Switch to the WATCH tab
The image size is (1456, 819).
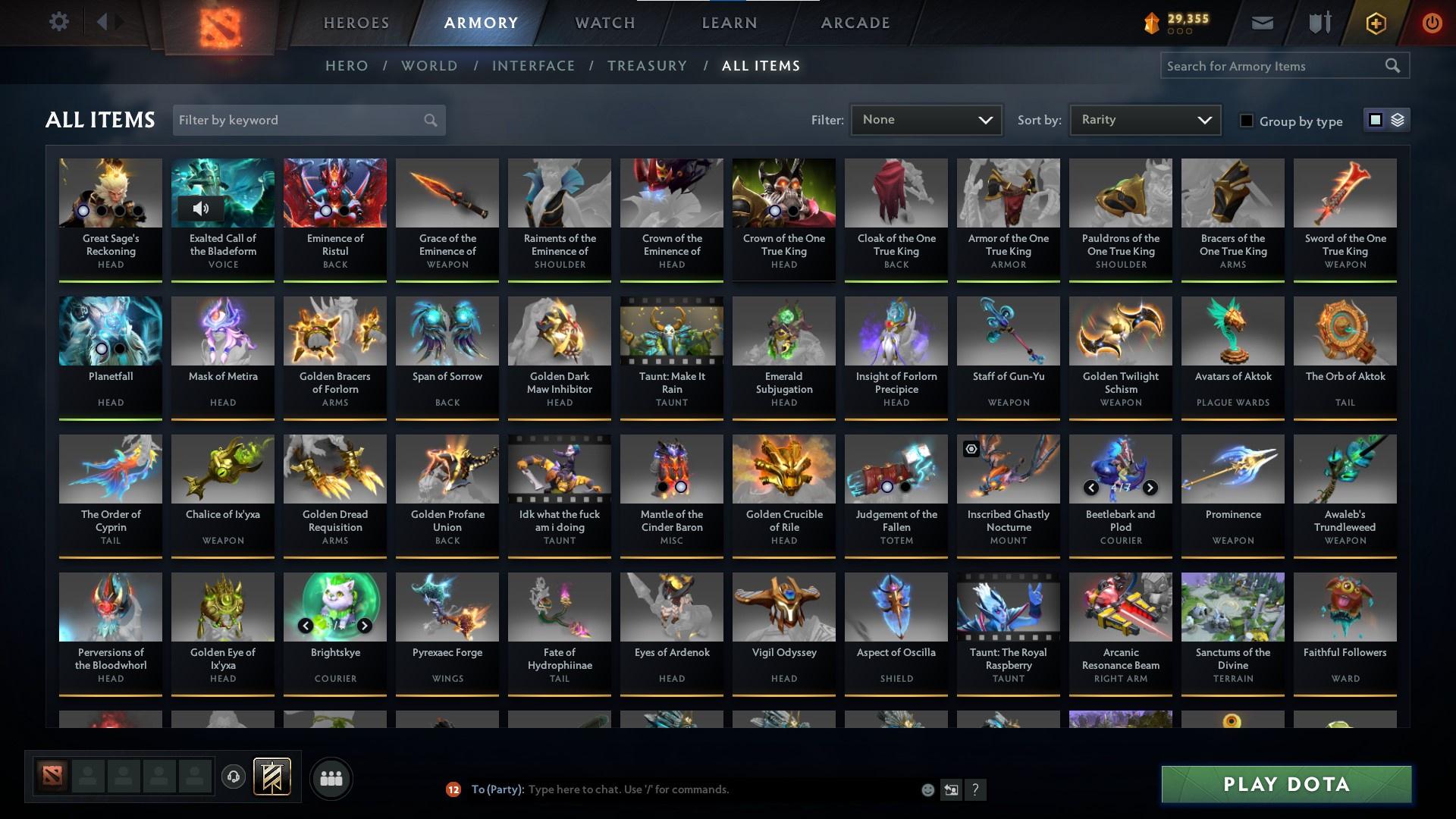click(604, 23)
